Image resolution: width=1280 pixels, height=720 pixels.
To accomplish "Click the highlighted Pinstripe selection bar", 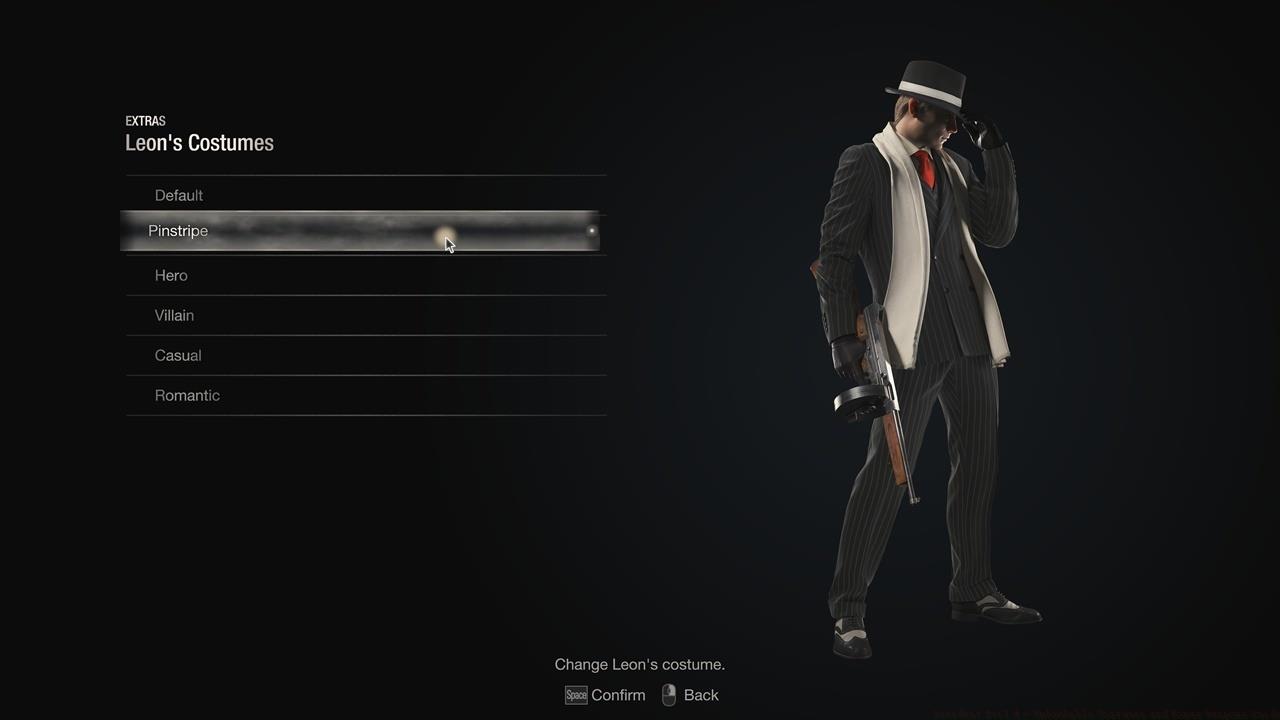I will pos(363,231).
